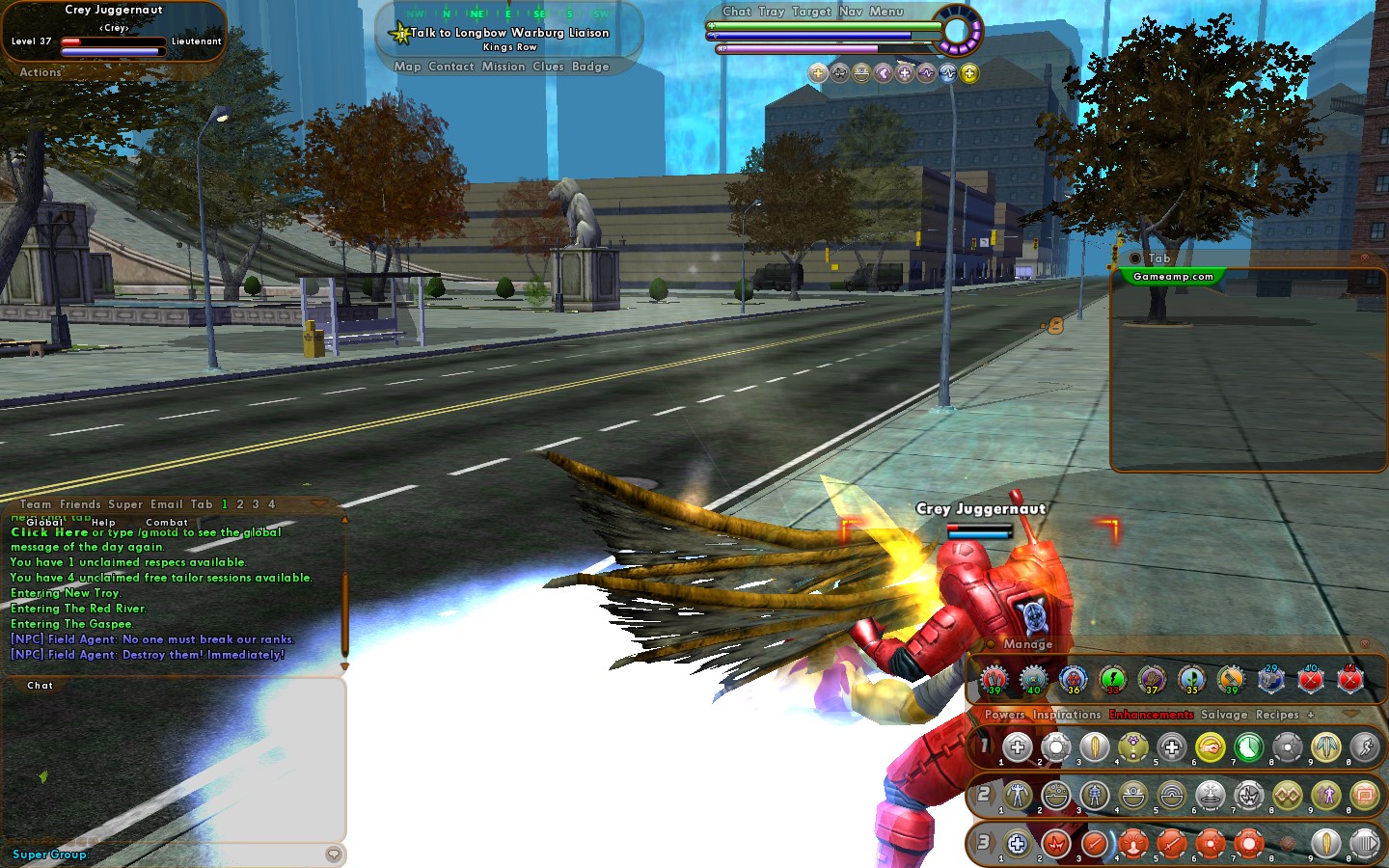Open the Actions menu for Crey Juggernaut
This screenshot has width=1389, height=868.
pyautogui.click(x=41, y=72)
